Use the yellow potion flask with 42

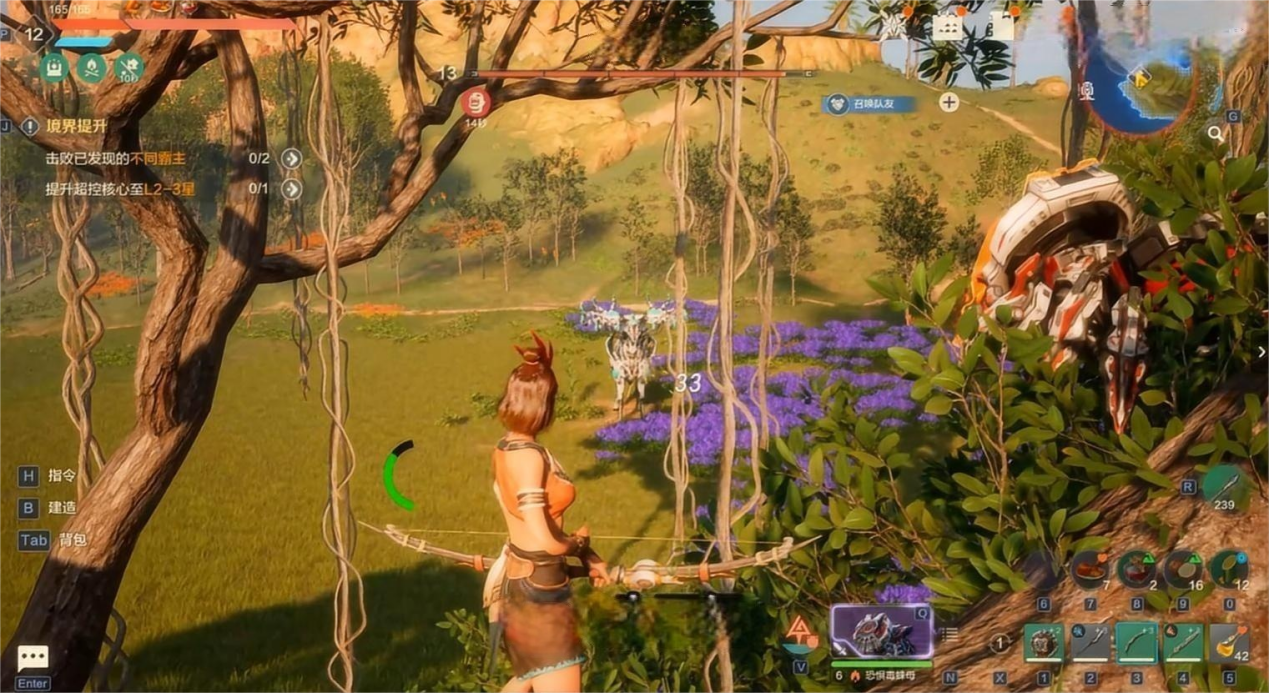(1228, 643)
